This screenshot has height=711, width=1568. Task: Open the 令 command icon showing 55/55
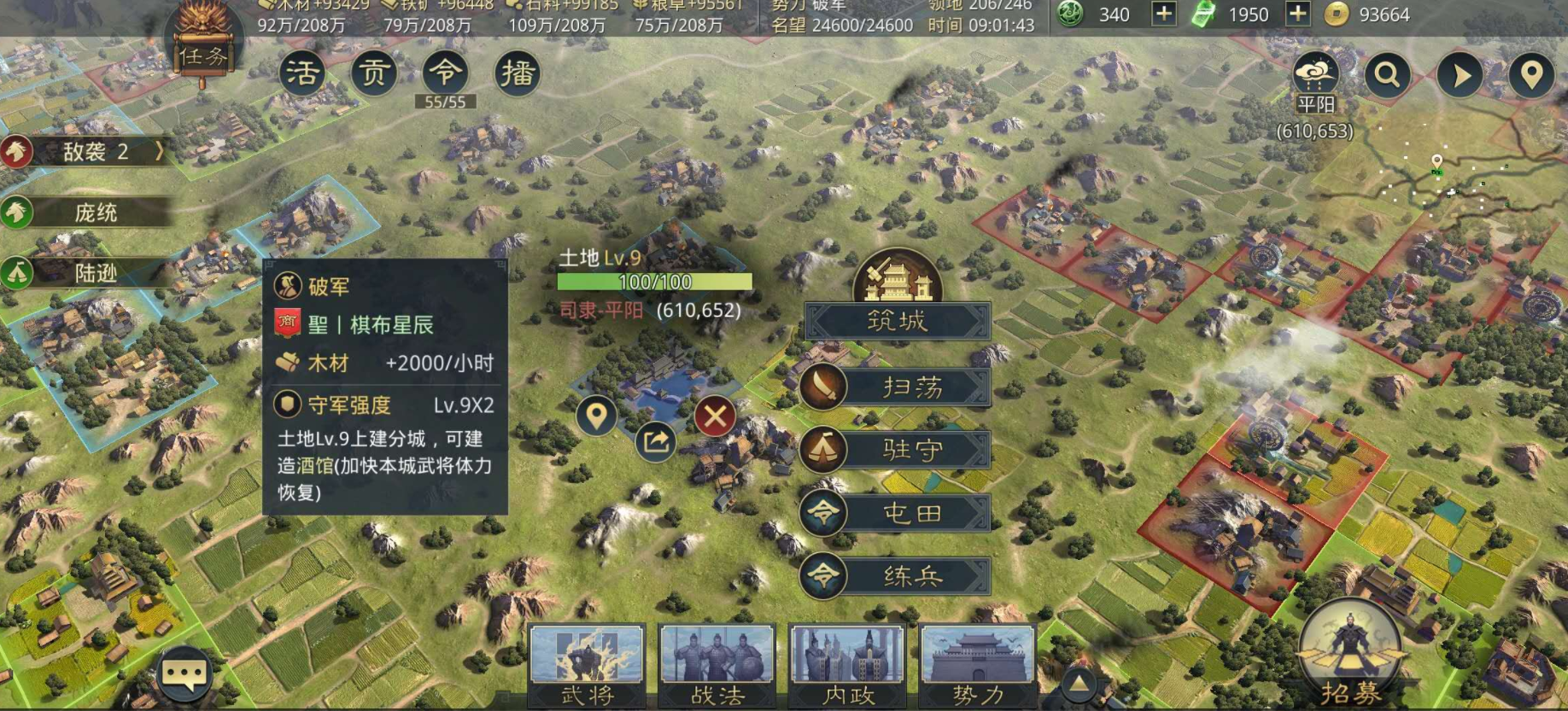point(445,73)
